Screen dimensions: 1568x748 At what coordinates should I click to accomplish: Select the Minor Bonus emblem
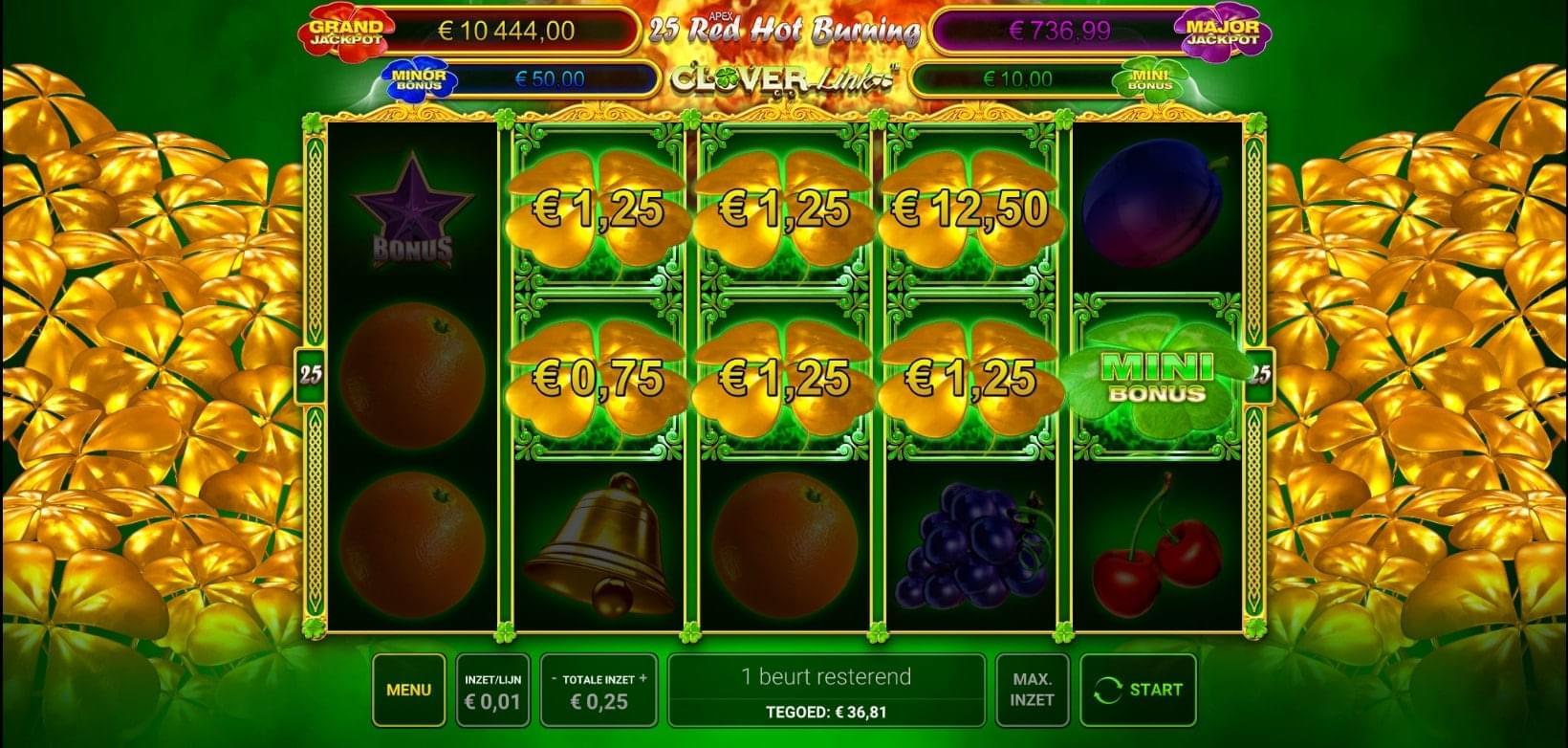[x=419, y=77]
